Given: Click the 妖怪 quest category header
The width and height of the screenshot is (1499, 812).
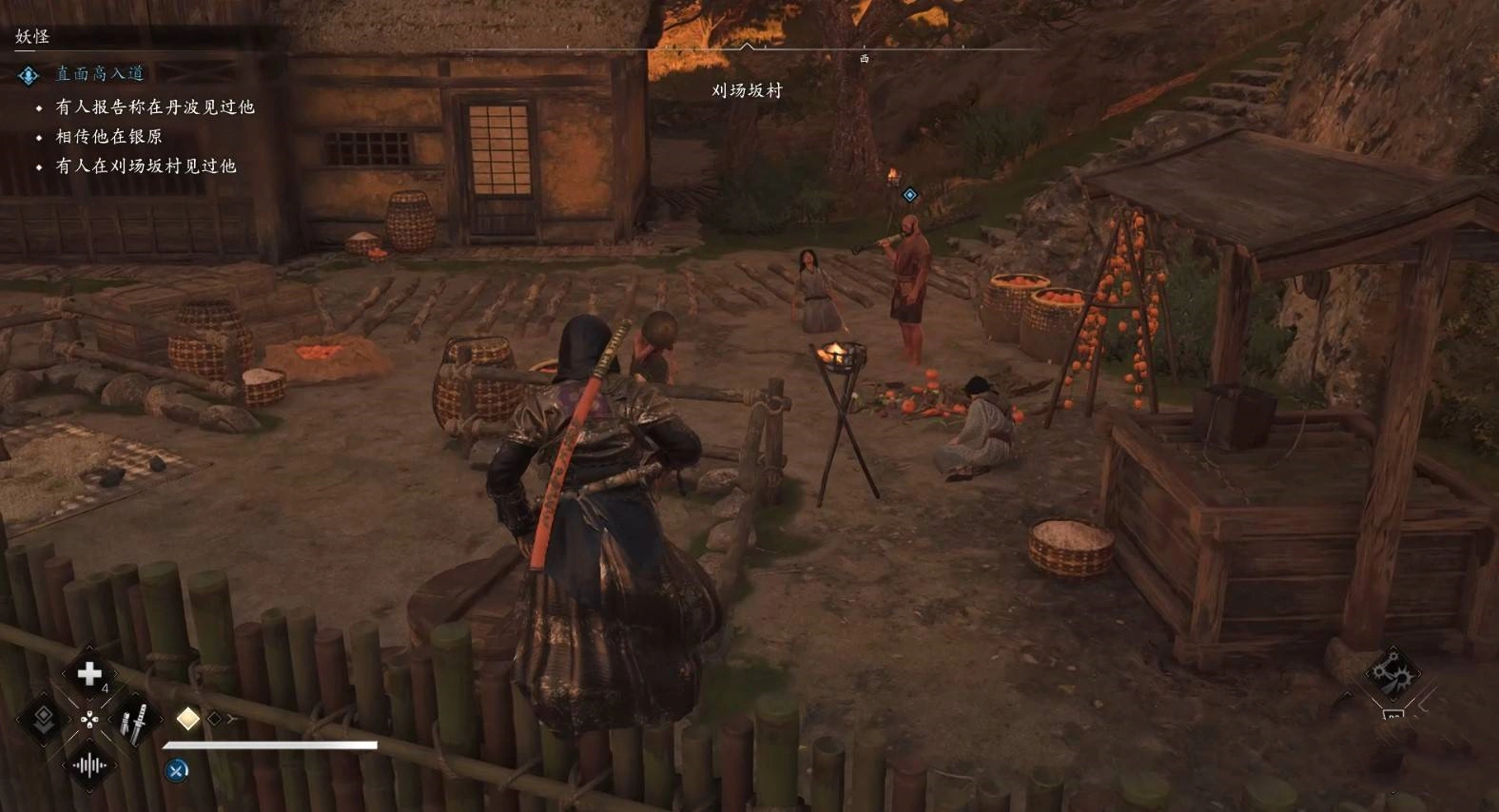Looking at the screenshot, I should click(x=32, y=36).
